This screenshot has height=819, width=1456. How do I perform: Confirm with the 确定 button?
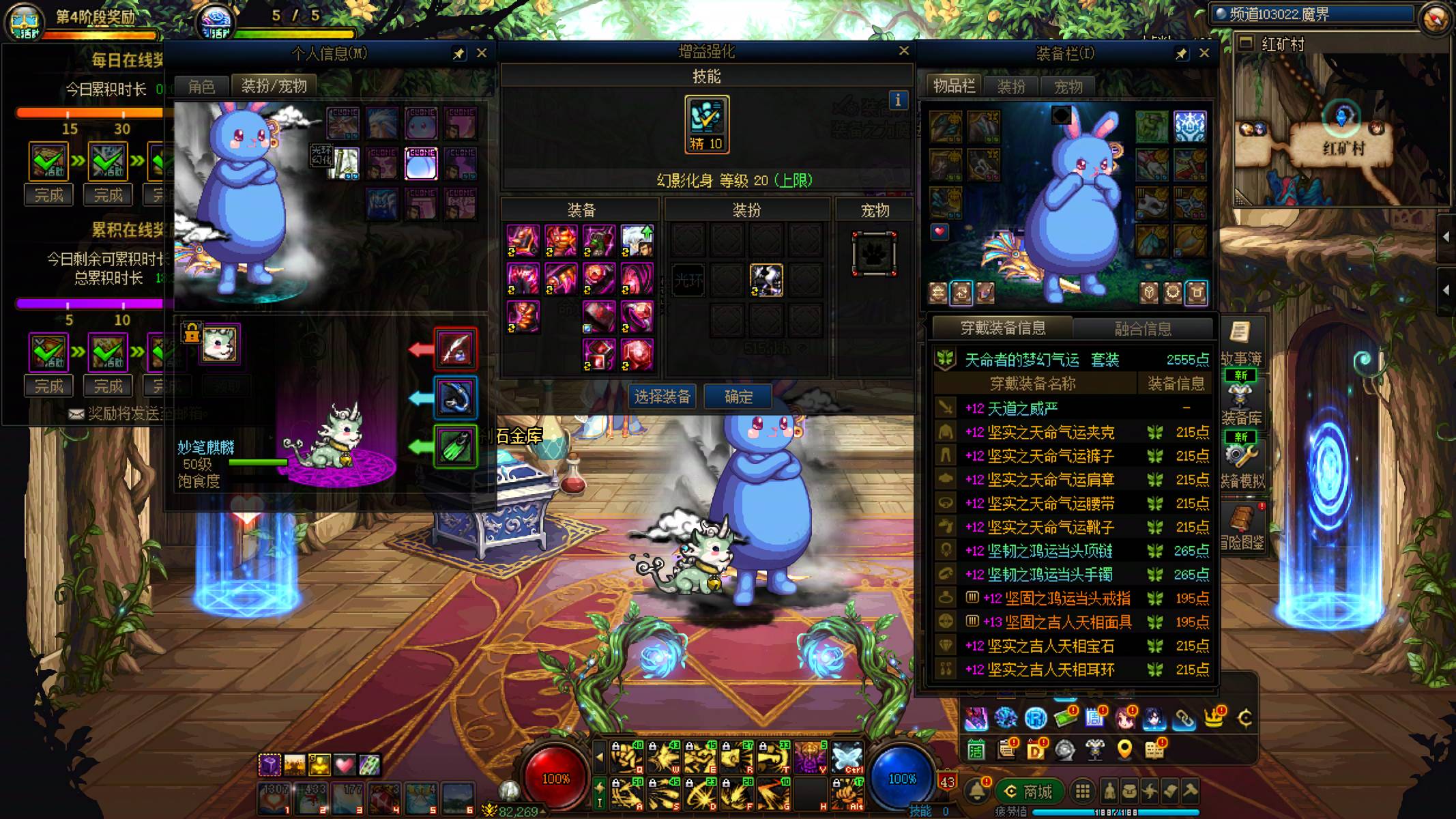coord(738,397)
